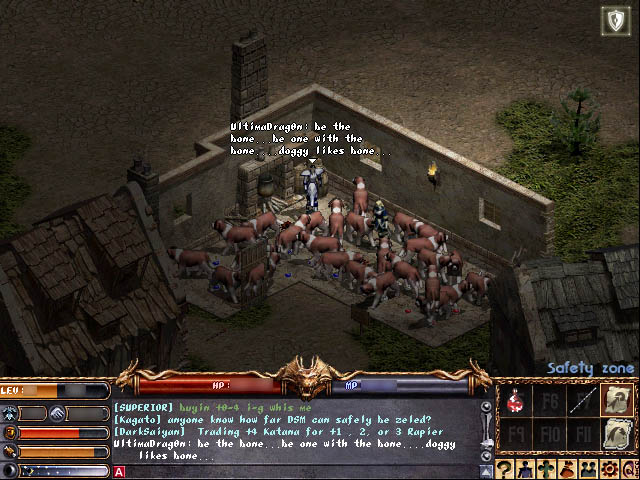Pick the lower claw scroll slot
640x480 pixels.
(x=617, y=433)
